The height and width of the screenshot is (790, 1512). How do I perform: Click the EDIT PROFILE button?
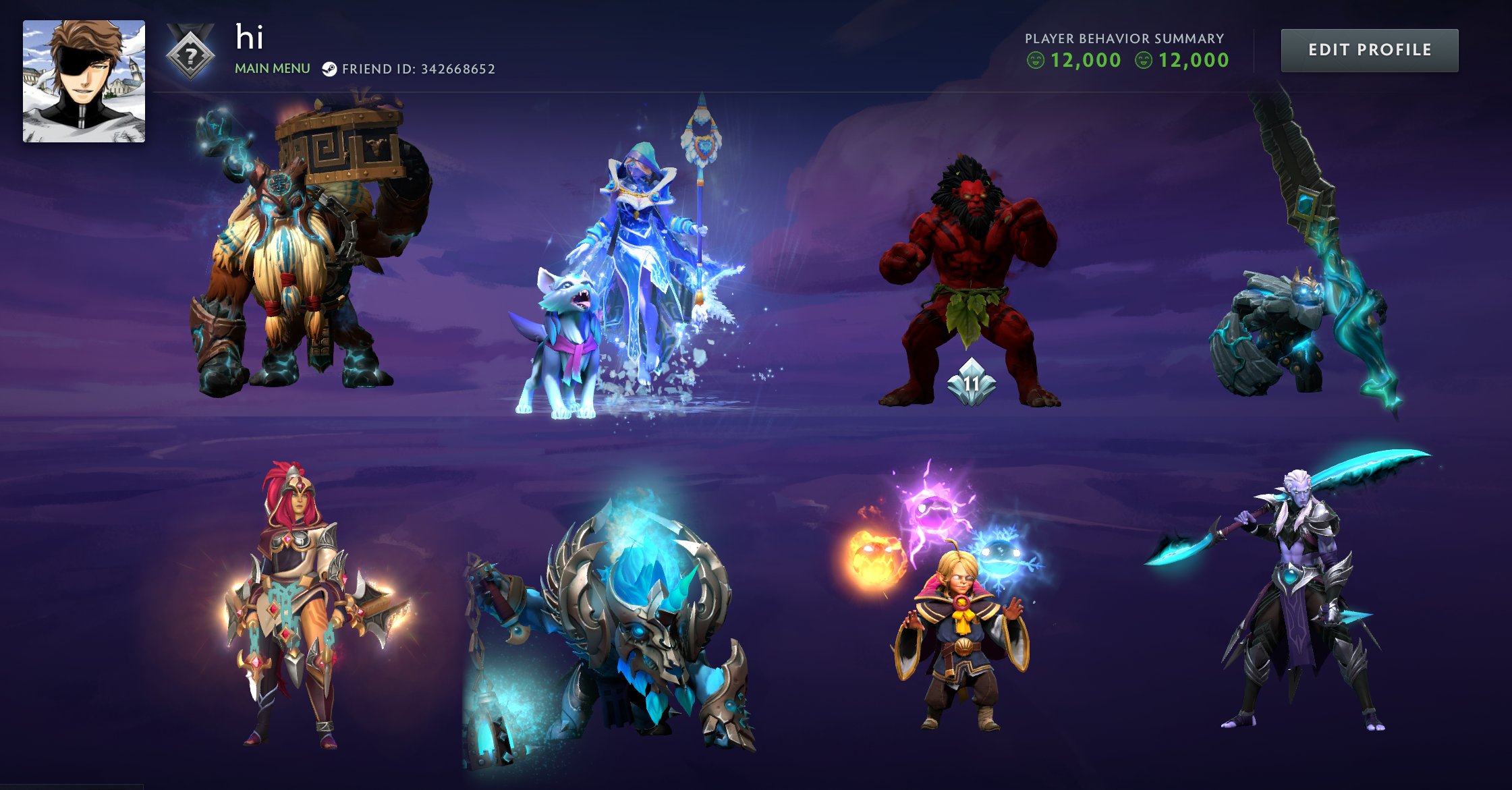pyautogui.click(x=1369, y=50)
